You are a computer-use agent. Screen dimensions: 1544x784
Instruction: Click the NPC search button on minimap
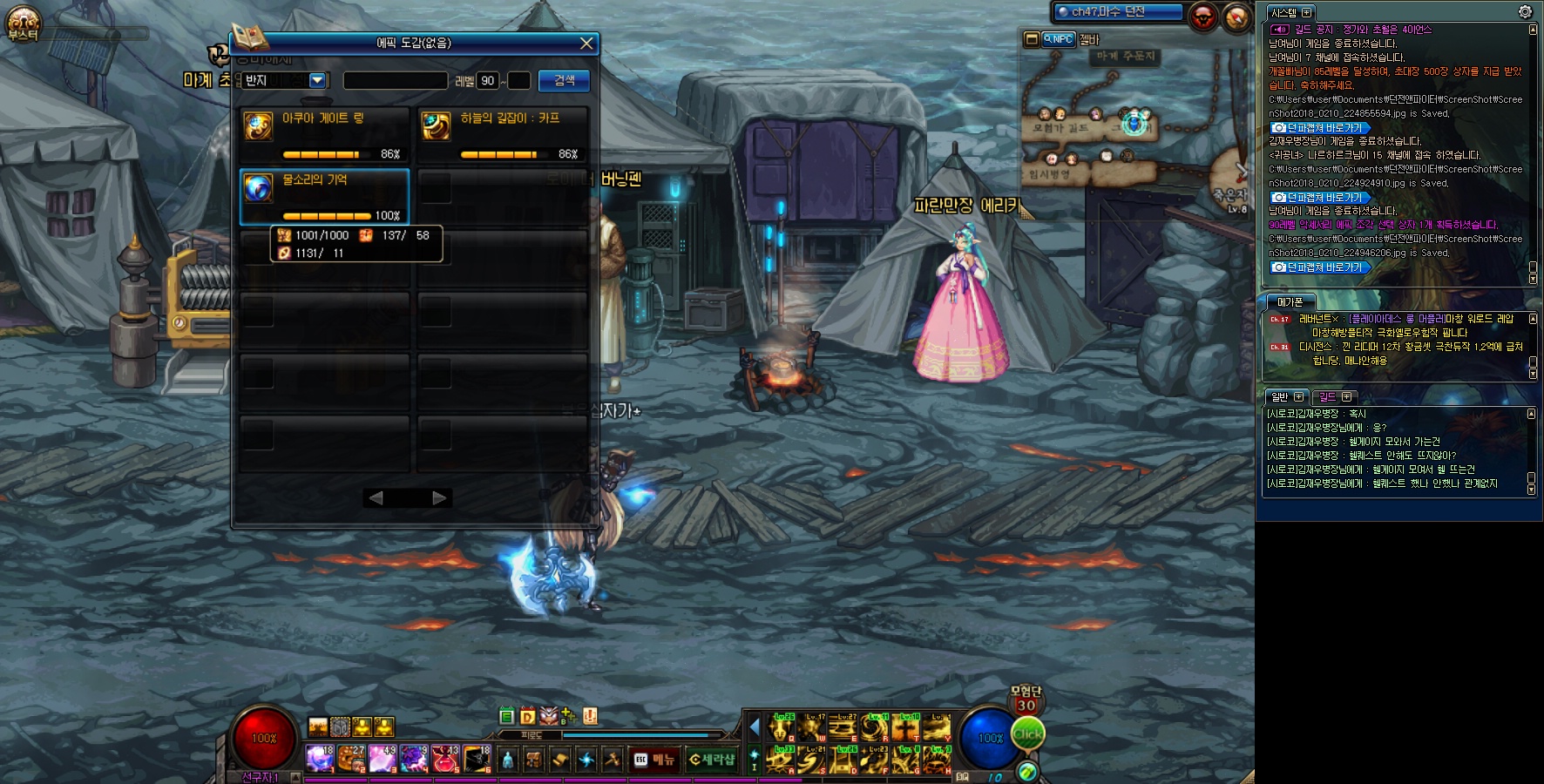point(1059,39)
